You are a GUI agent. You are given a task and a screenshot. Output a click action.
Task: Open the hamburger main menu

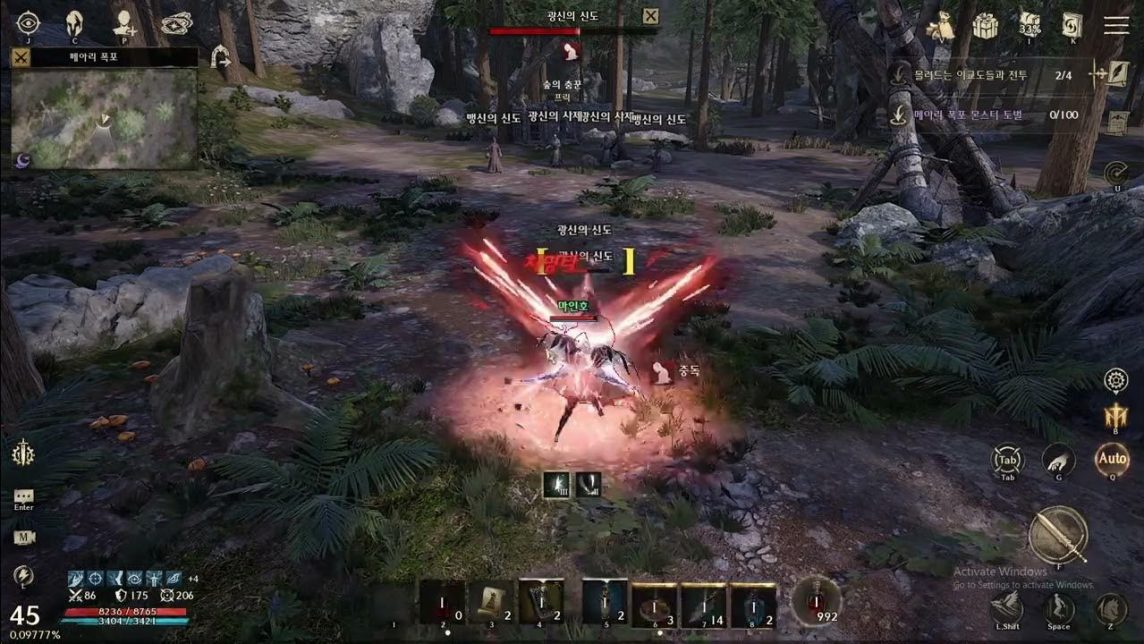(1116, 26)
